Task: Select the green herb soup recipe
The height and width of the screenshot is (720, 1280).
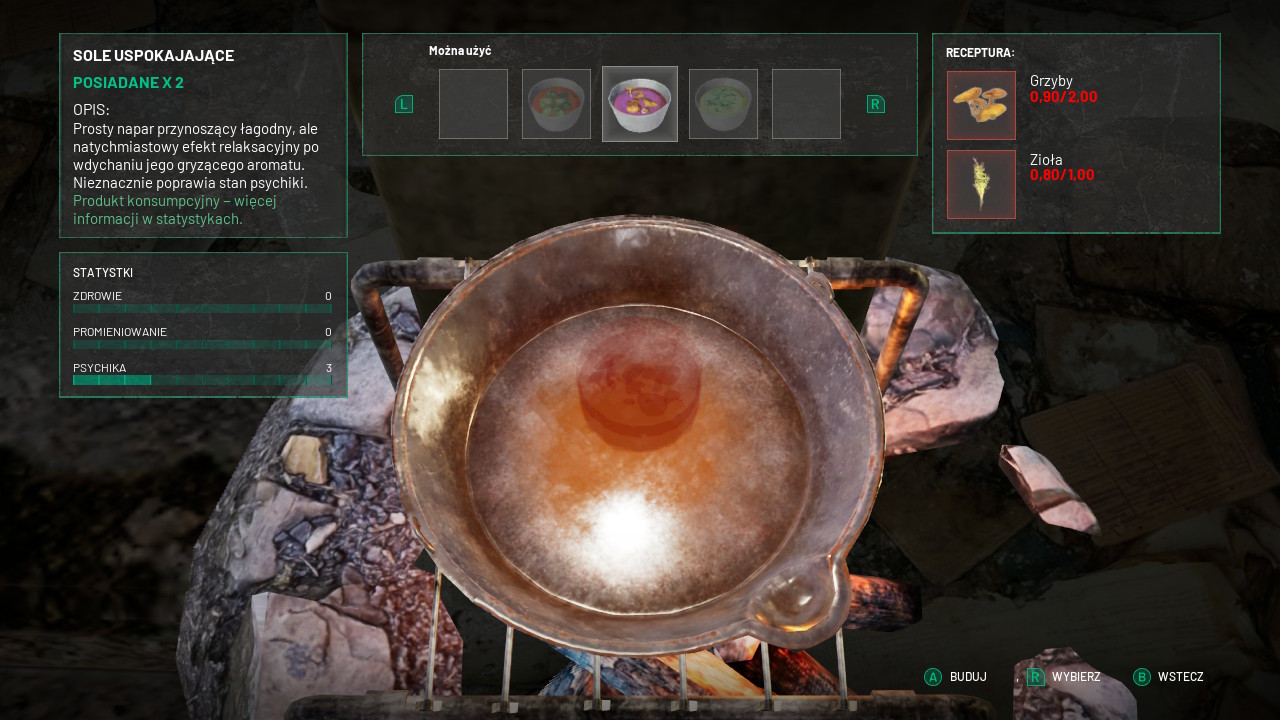Action: tap(723, 104)
